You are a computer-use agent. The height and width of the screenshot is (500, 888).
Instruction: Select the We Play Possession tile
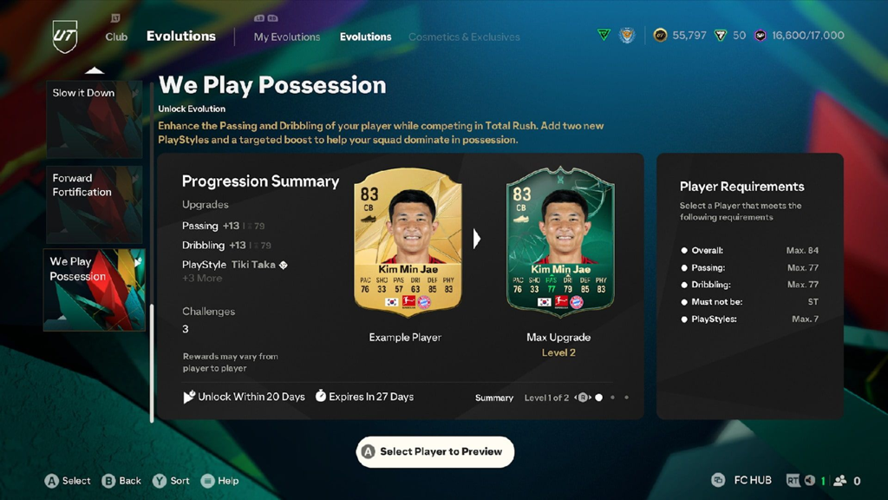(94, 289)
